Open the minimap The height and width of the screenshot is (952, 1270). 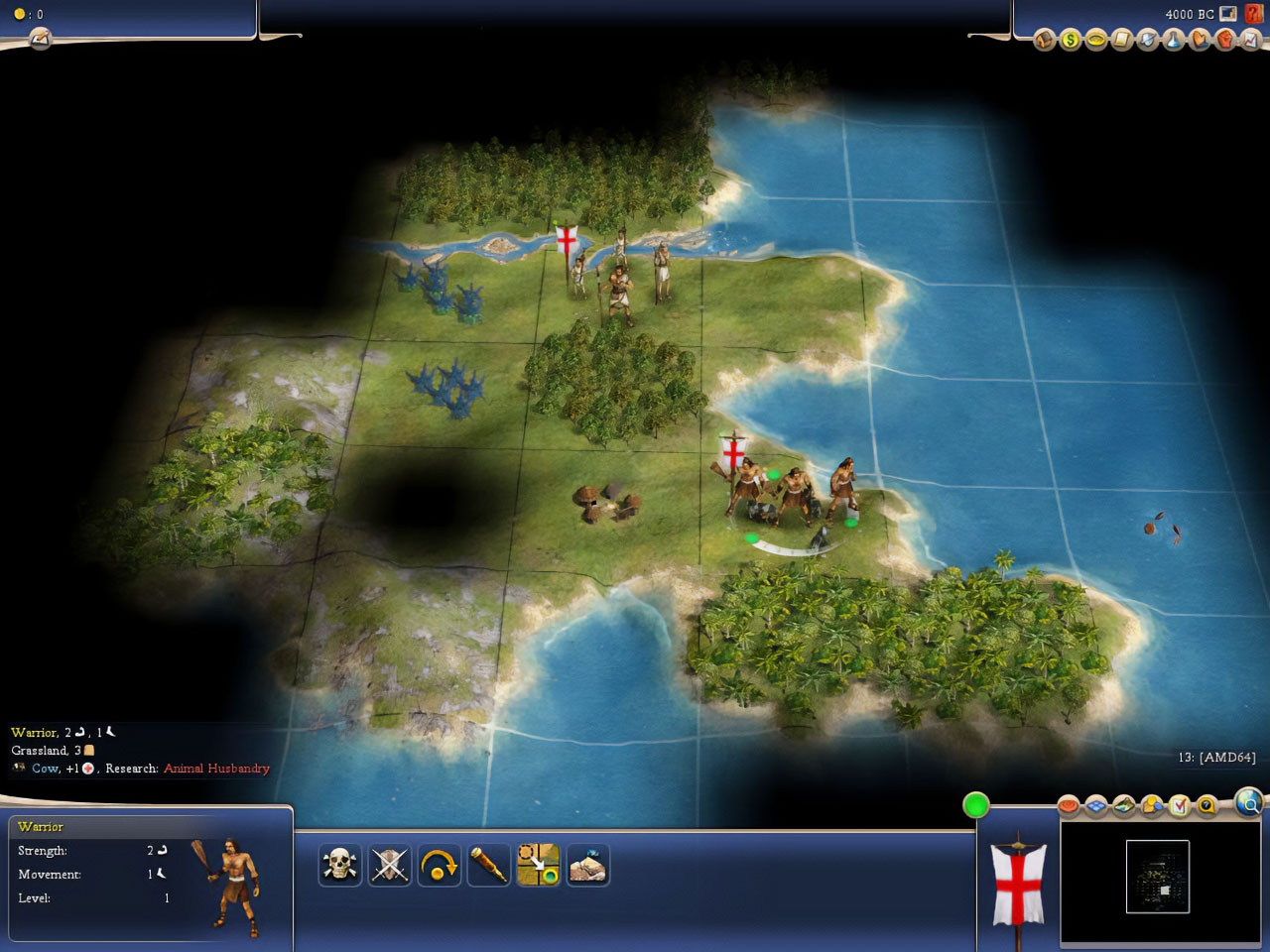(1157, 877)
